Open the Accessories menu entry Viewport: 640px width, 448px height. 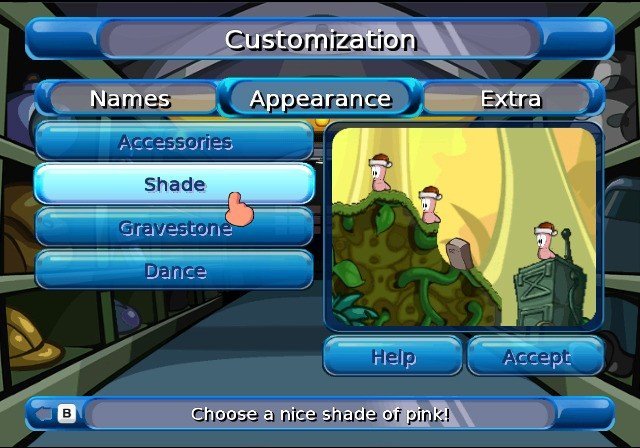coord(175,142)
